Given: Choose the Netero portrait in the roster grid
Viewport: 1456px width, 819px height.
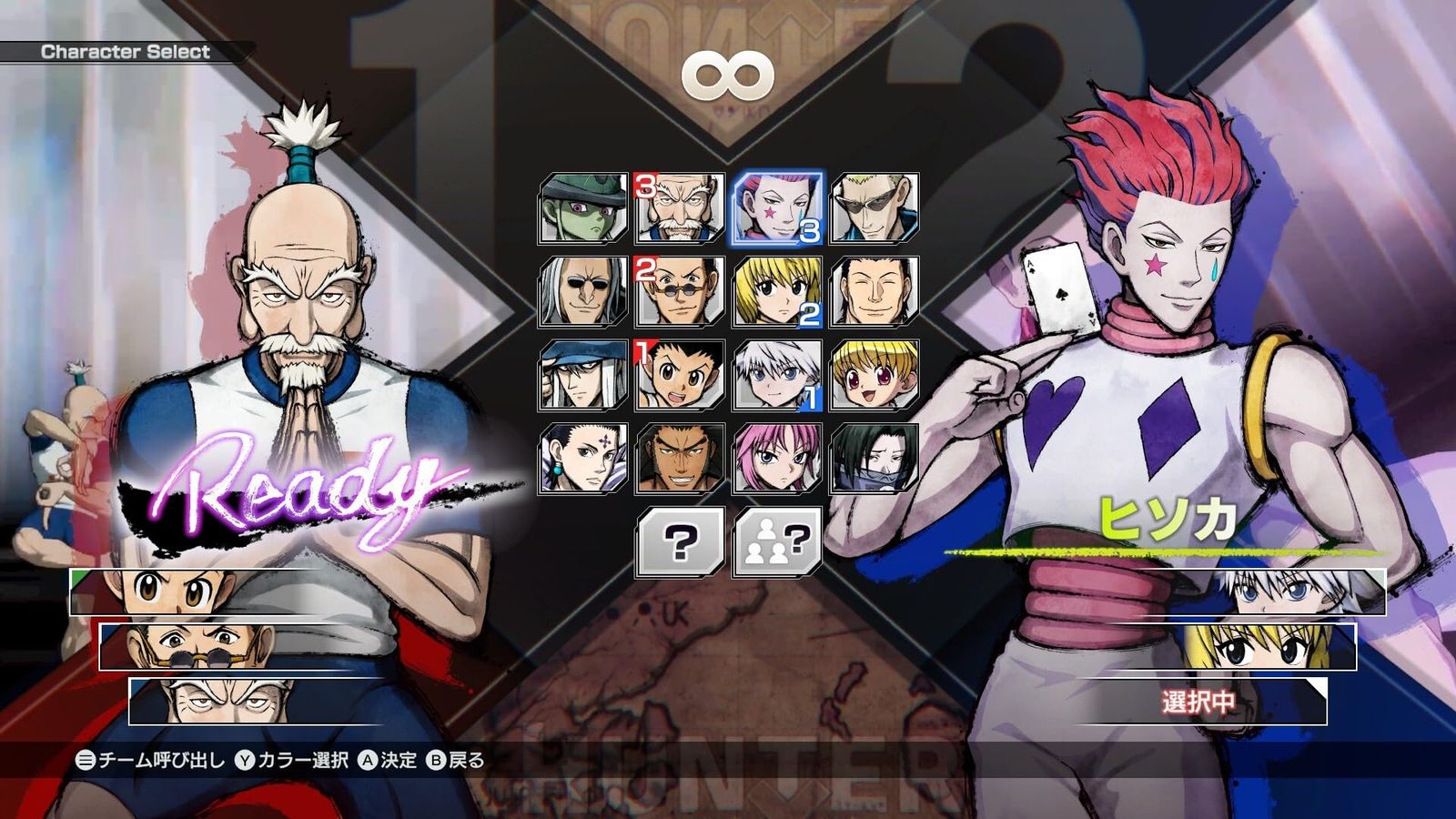Looking at the screenshot, I should coord(680,208).
